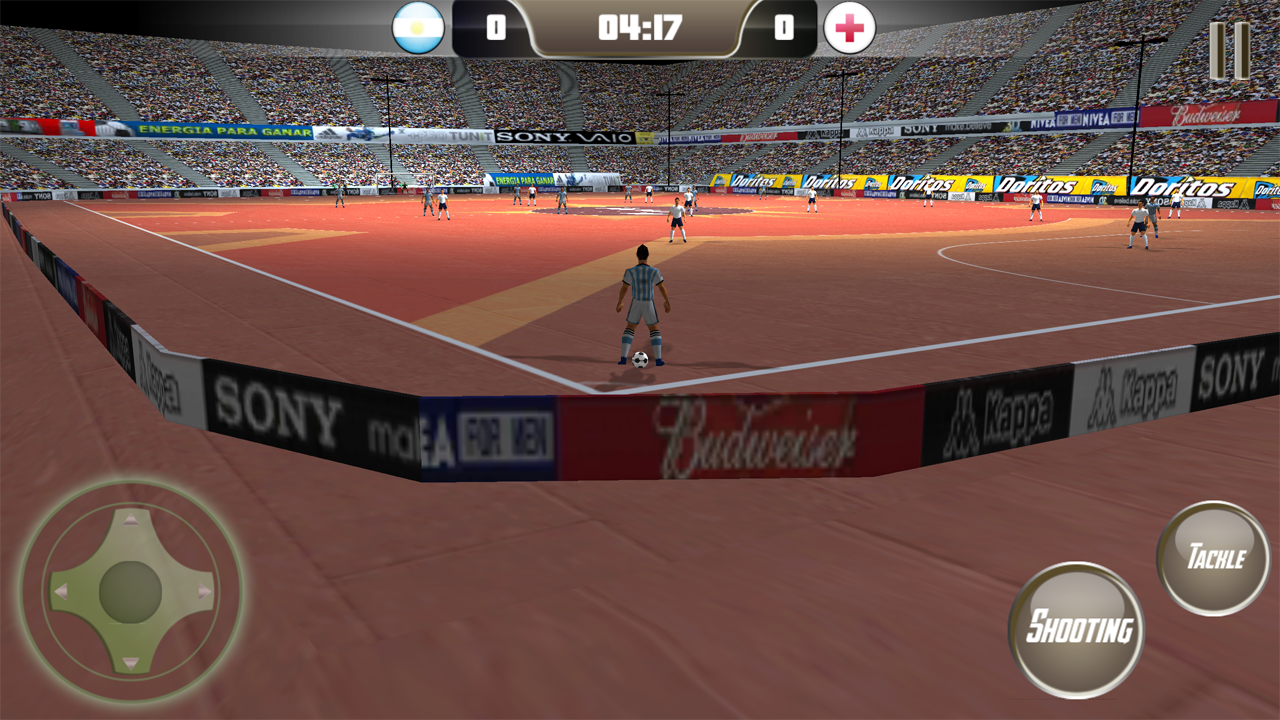
Task: Tap the match timer showing 04:17
Action: click(x=640, y=29)
